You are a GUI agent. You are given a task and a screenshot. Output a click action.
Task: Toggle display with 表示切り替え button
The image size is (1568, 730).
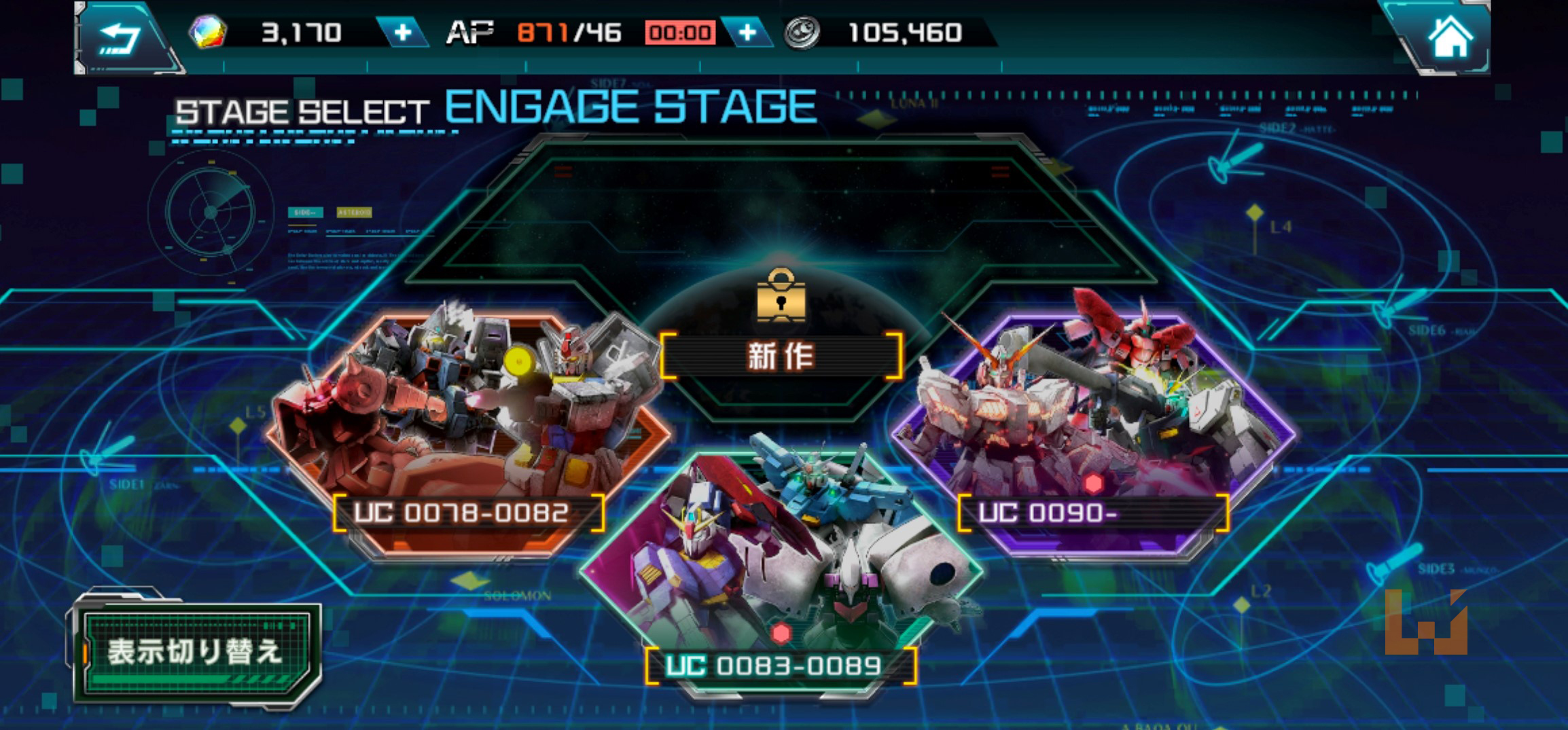coord(196,651)
